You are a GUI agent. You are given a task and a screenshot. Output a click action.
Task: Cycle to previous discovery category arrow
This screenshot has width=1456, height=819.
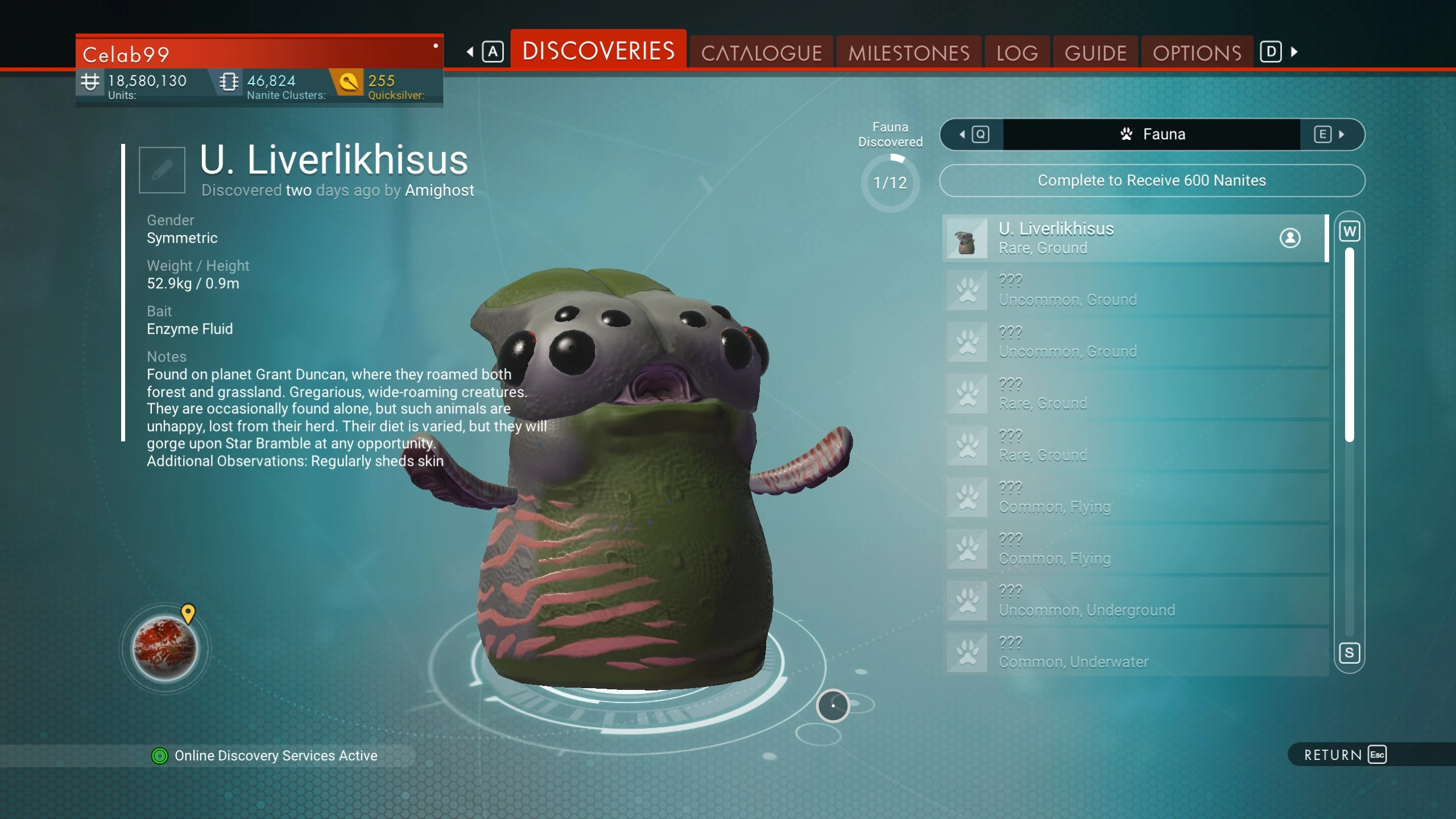click(x=973, y=134)
